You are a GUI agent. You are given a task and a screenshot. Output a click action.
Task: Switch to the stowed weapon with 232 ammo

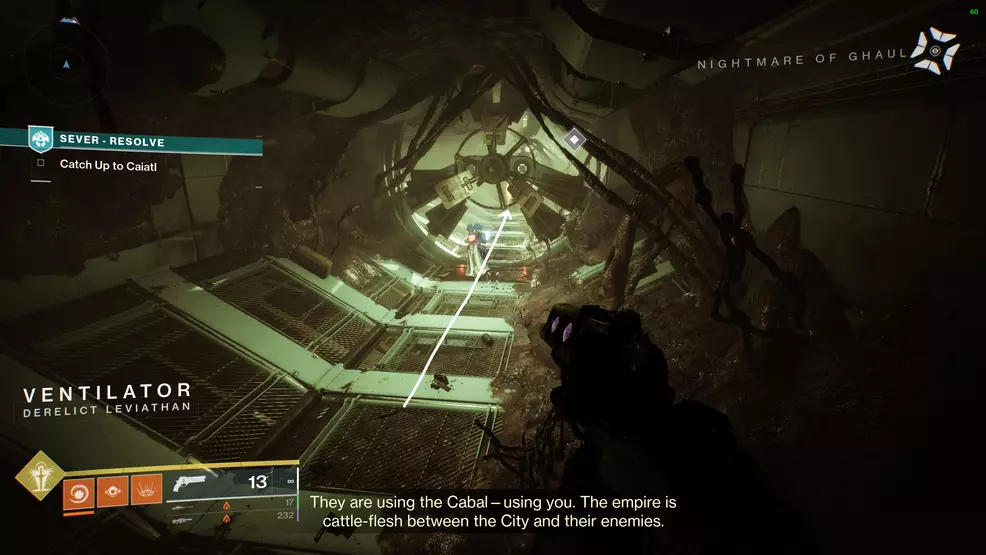click(x=182, y=519)
